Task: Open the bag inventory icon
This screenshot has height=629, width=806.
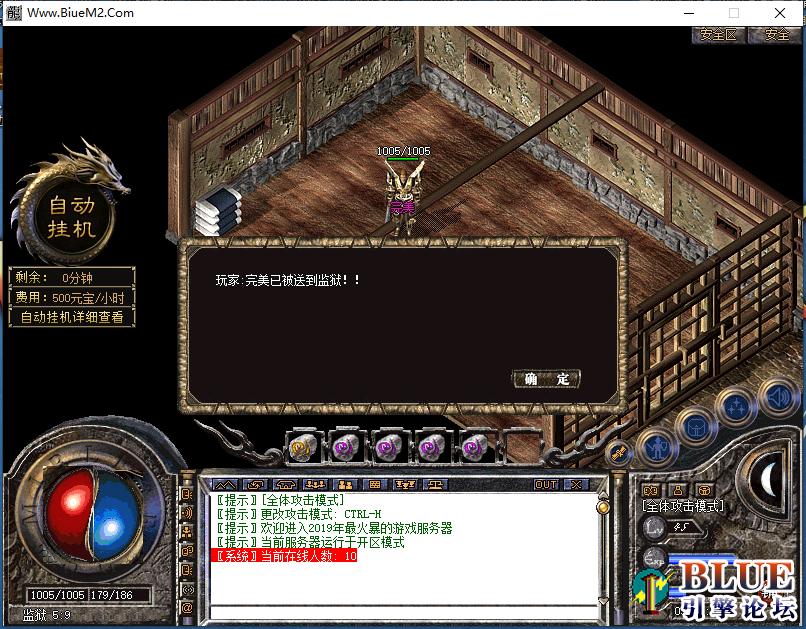Action: 694,425
